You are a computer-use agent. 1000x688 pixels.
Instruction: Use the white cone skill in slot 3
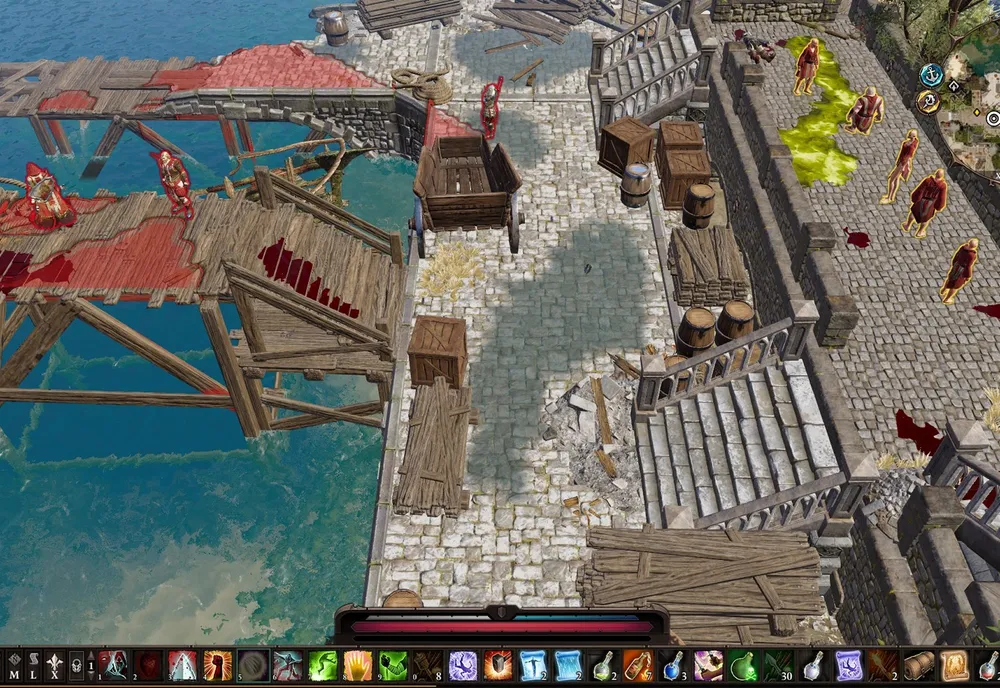182,665
